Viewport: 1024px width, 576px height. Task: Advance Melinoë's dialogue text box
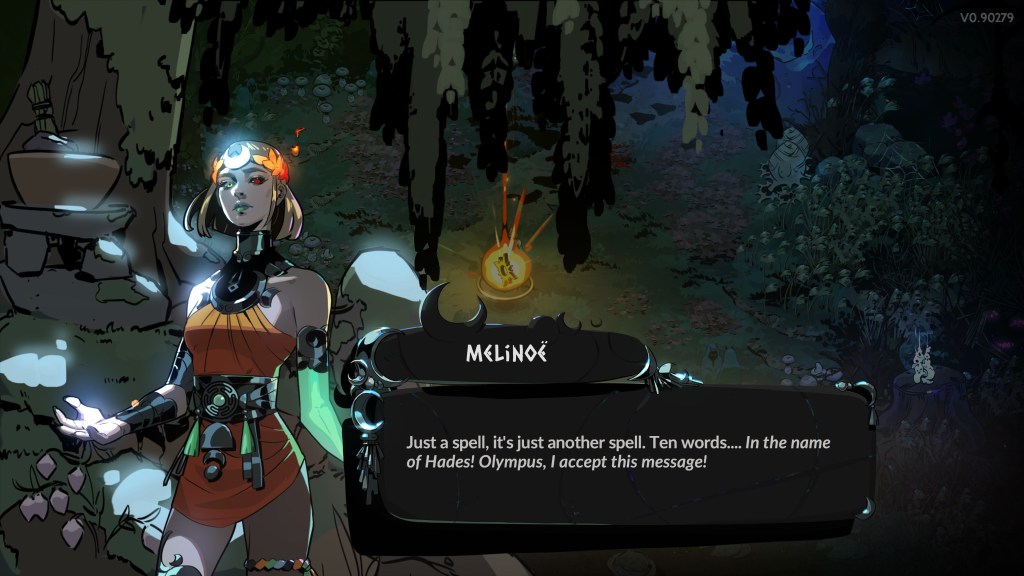pos(610,455)
